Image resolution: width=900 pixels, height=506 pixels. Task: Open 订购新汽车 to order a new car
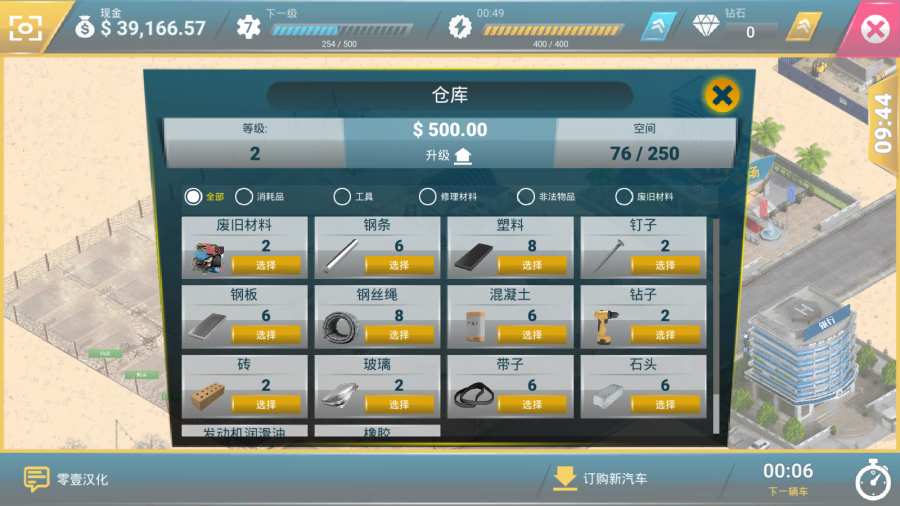[600, 479]
